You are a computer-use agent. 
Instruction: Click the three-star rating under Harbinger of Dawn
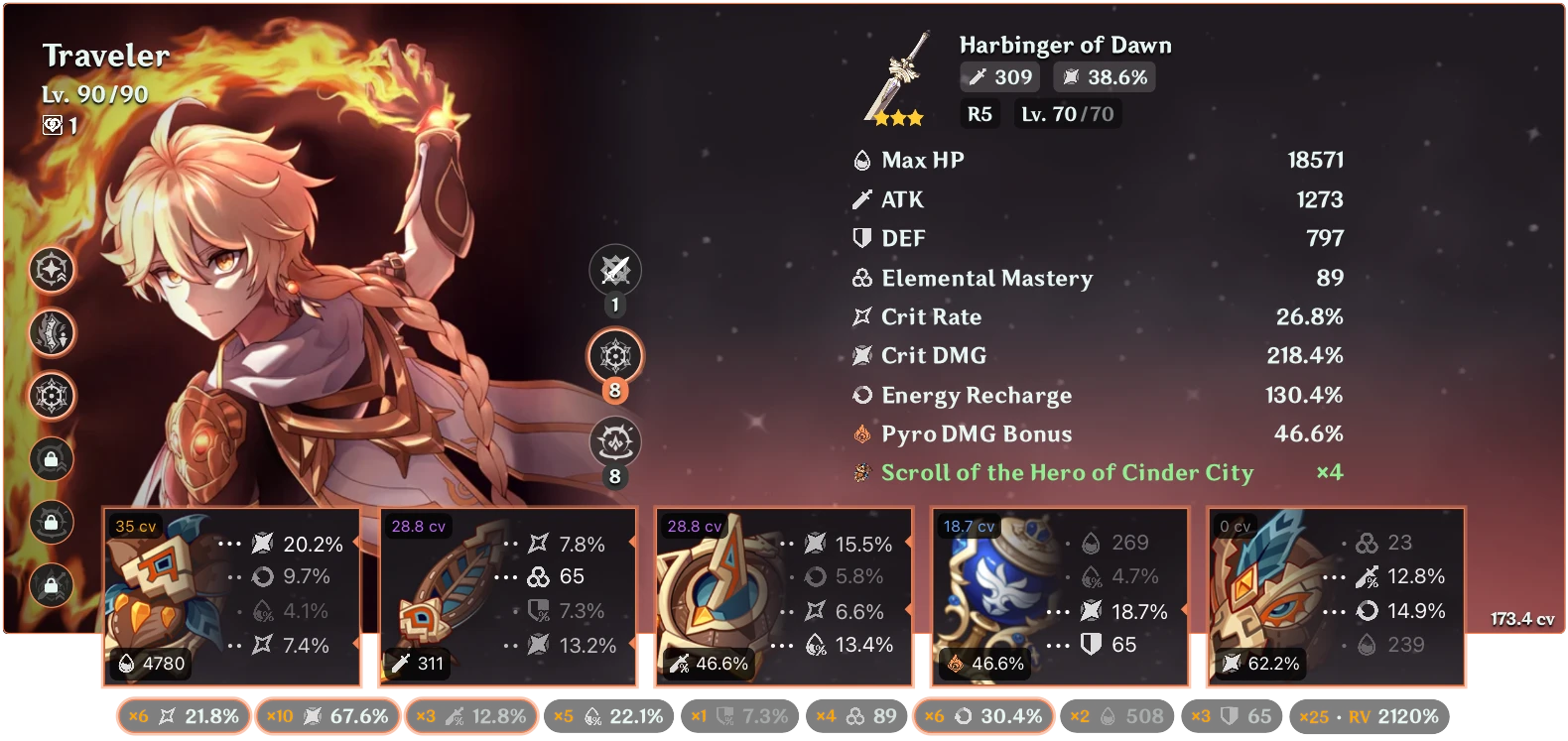pos(899,118)
